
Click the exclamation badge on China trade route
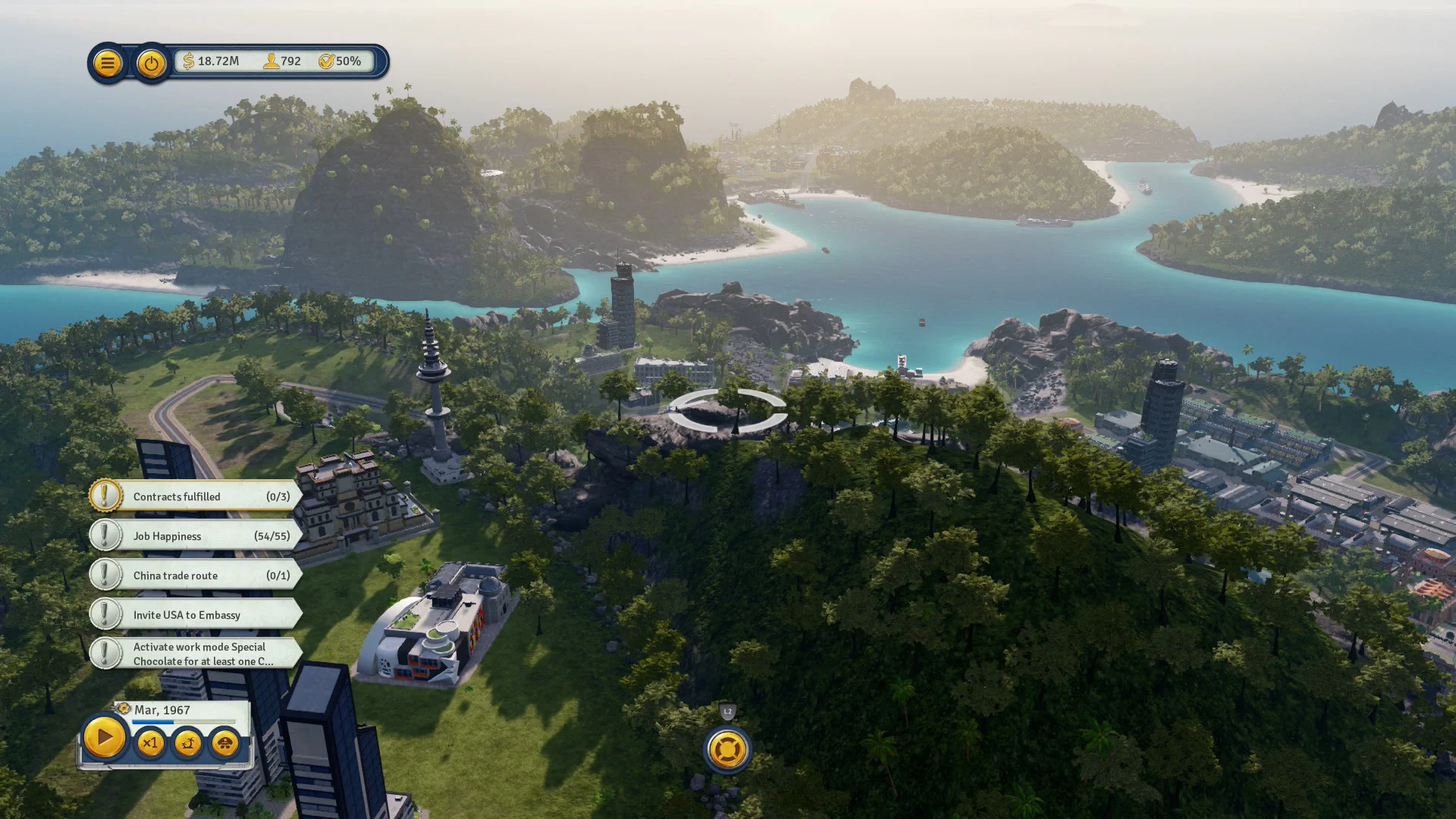tap(105, 574)
